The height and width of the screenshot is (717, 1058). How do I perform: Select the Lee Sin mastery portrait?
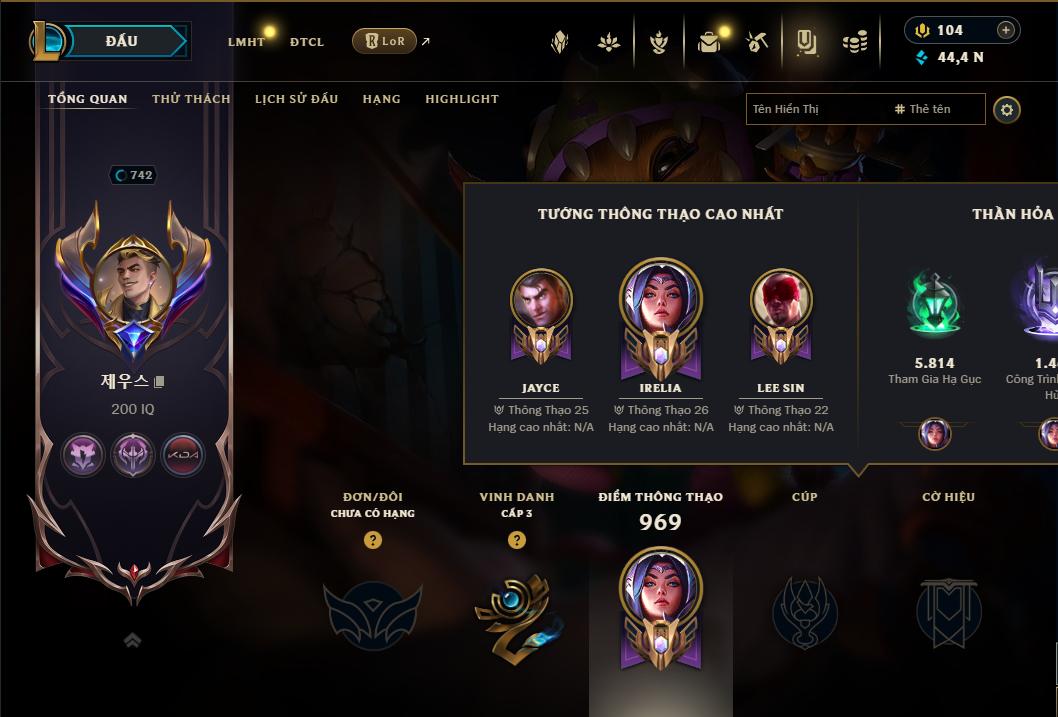click(x=781, y=300)
